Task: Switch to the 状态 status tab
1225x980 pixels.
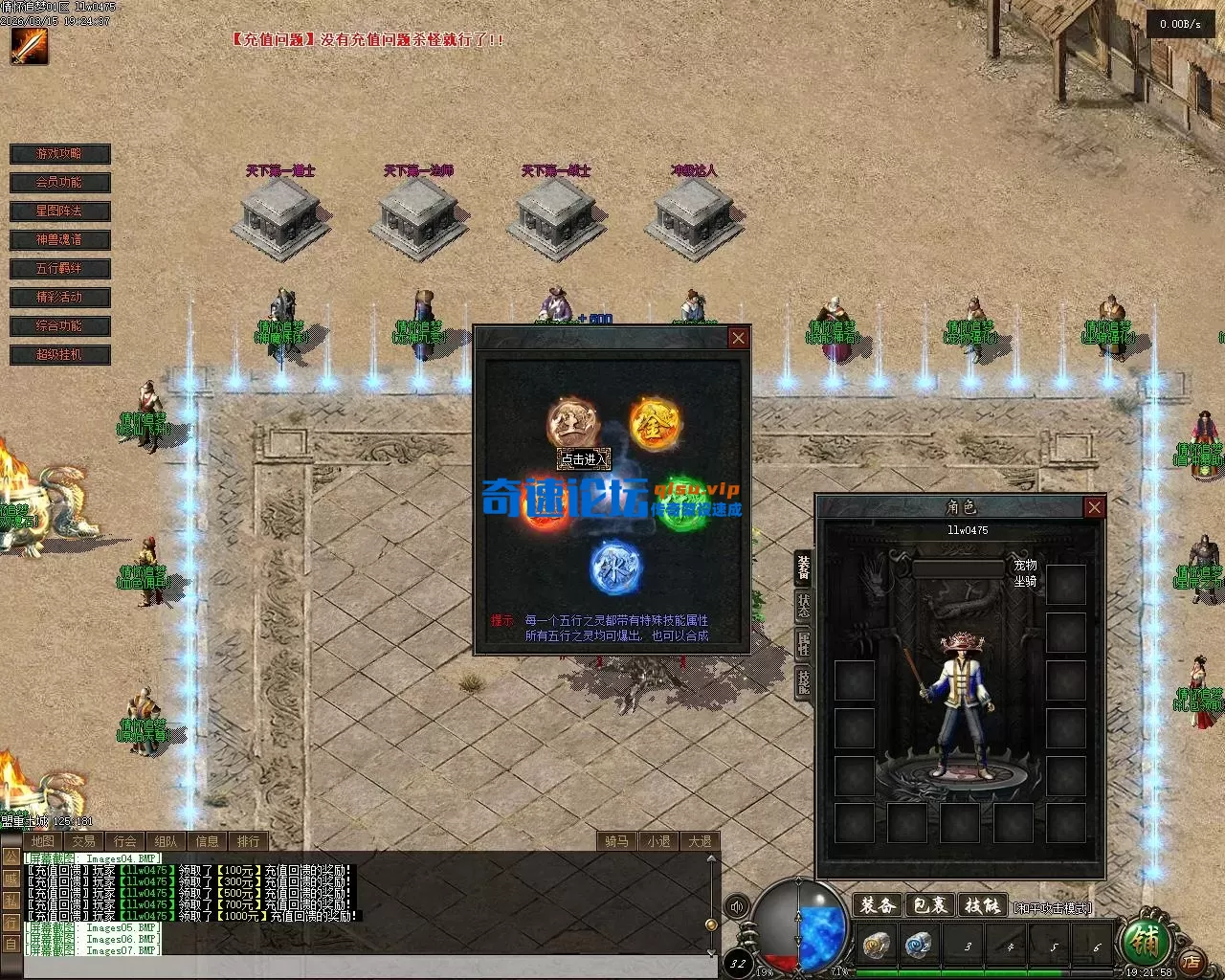Action: pyautogui.click(x=804, y=605)
